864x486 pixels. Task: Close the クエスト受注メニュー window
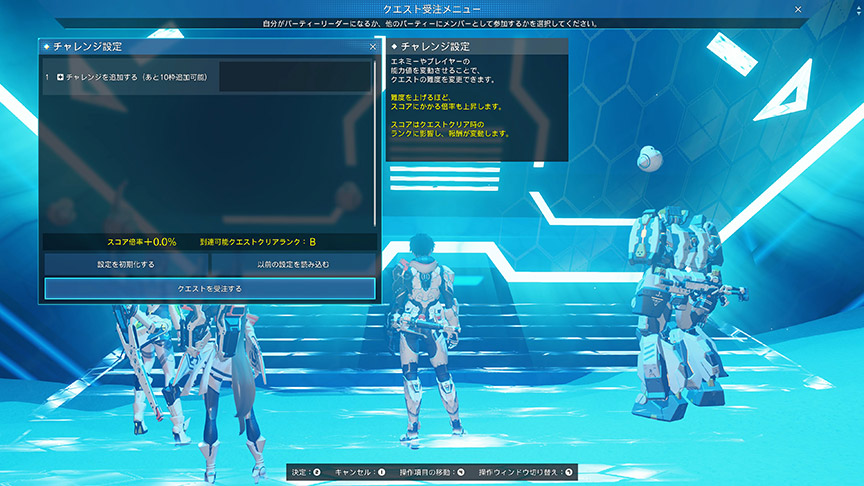coord(797,9)
